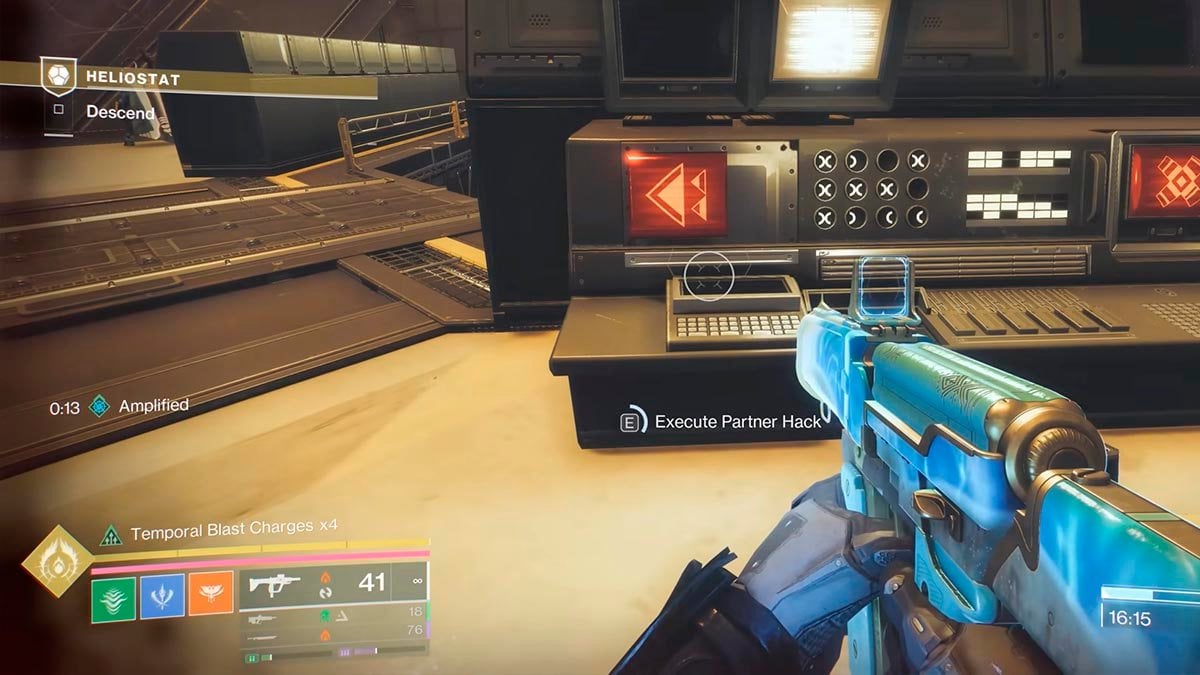This screenshot has width=1200, height=675.
Task: Select the equipped weapon slot showing 41
Action: coord(333,583)
